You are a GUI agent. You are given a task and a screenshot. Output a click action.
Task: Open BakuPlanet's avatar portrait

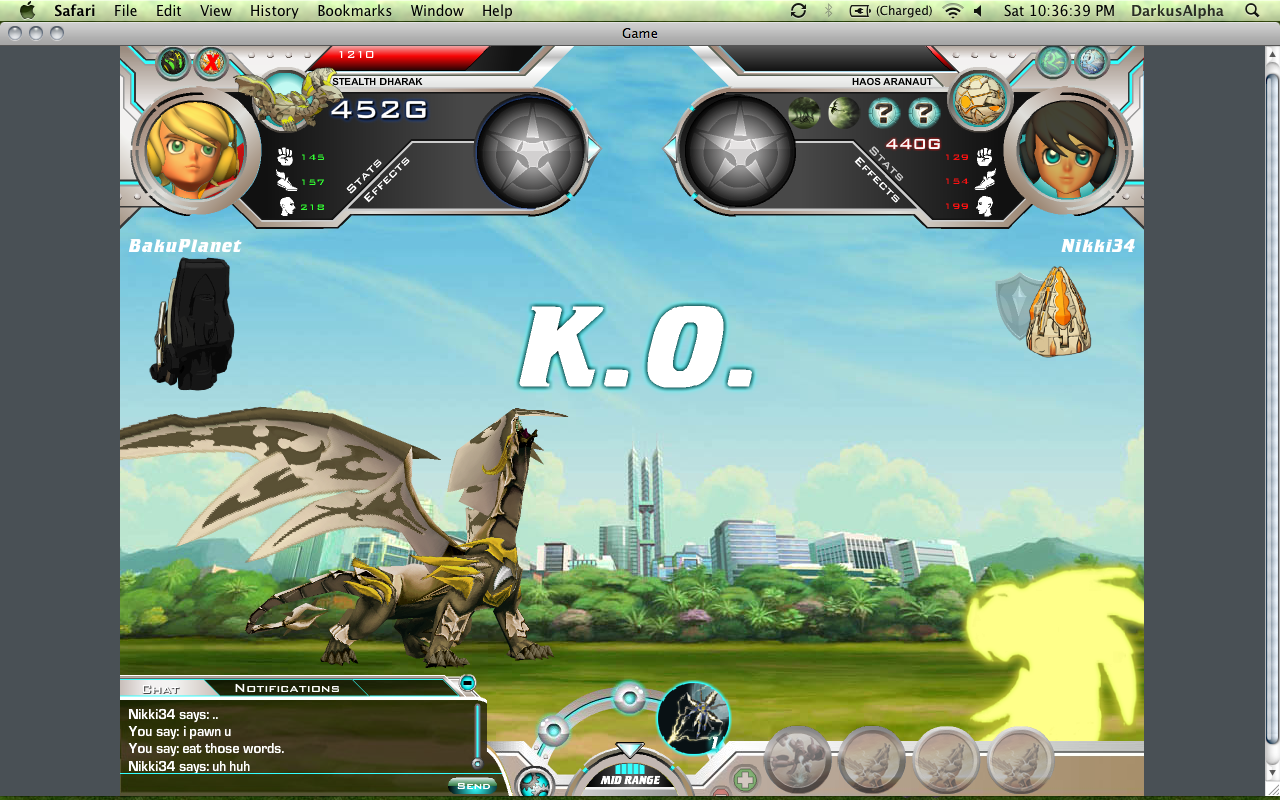click(x=190, y=150)
